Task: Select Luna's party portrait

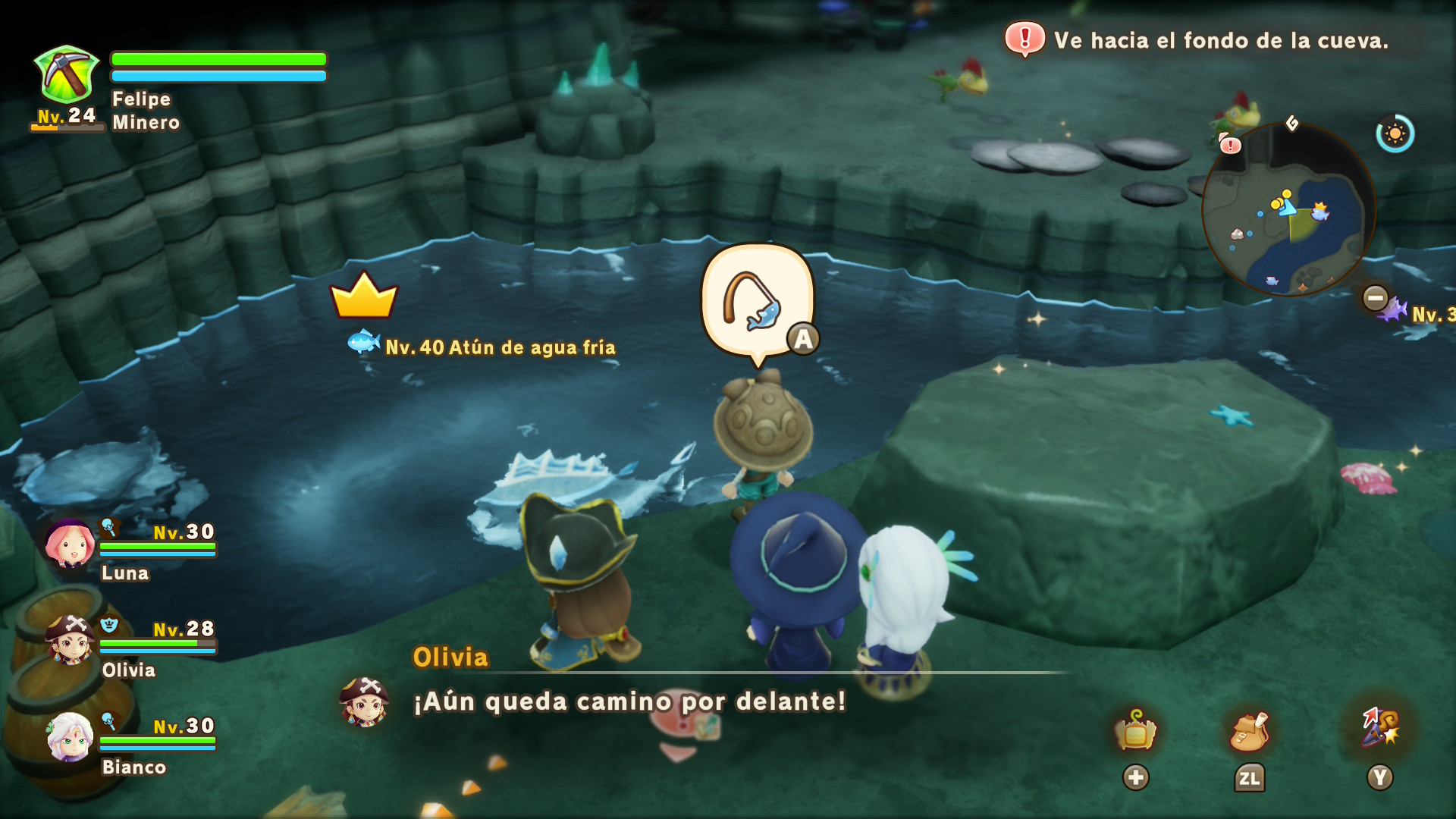Action: 70,544
